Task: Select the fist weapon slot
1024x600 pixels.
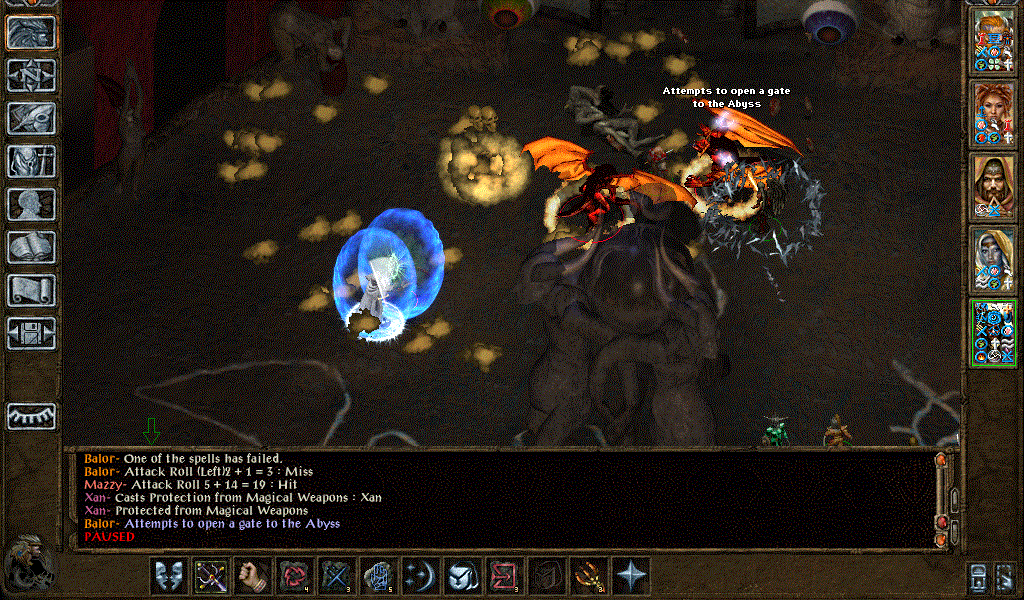Action: click(253, 576)
